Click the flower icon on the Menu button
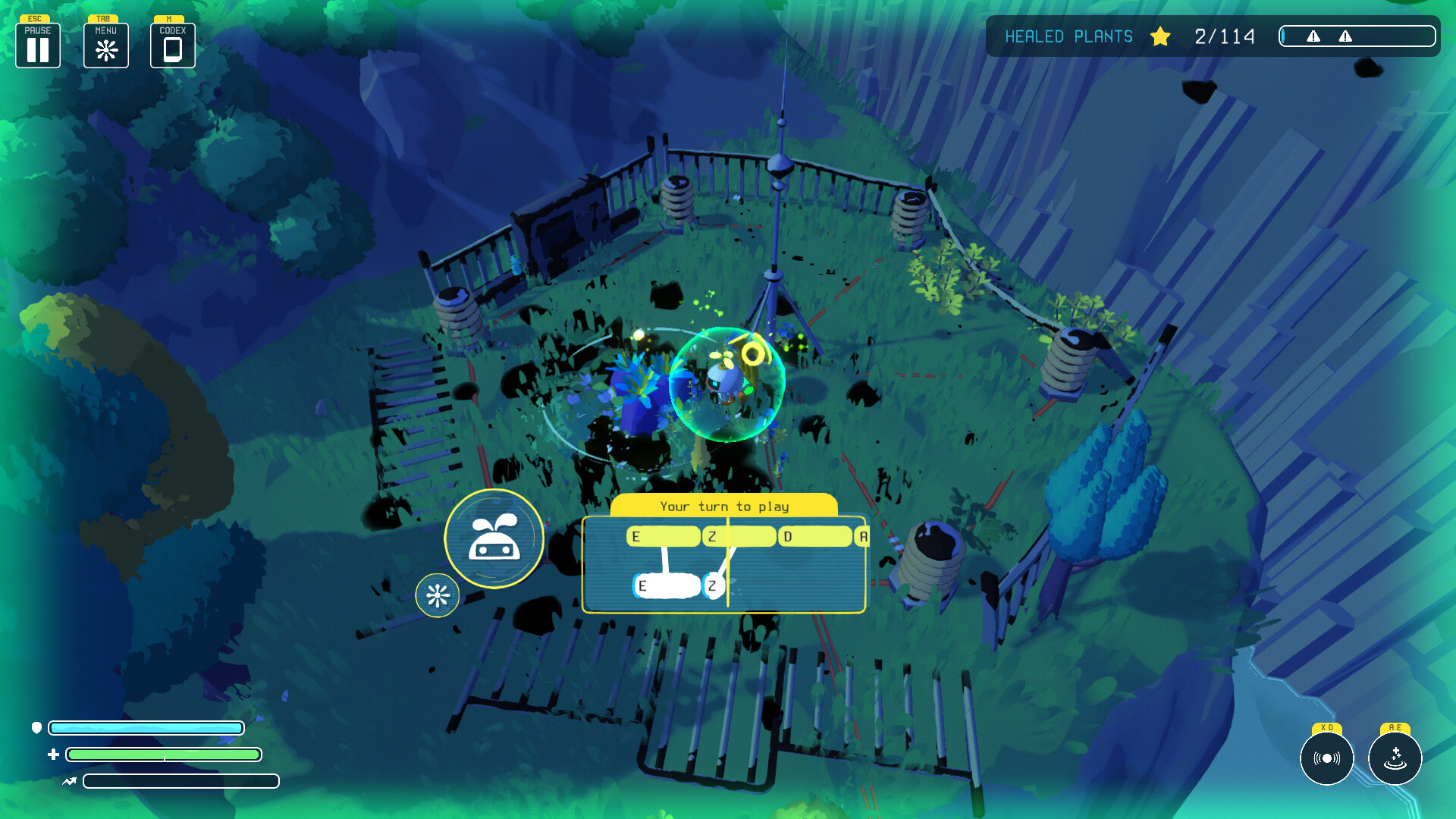 click(x=106, y=49)
